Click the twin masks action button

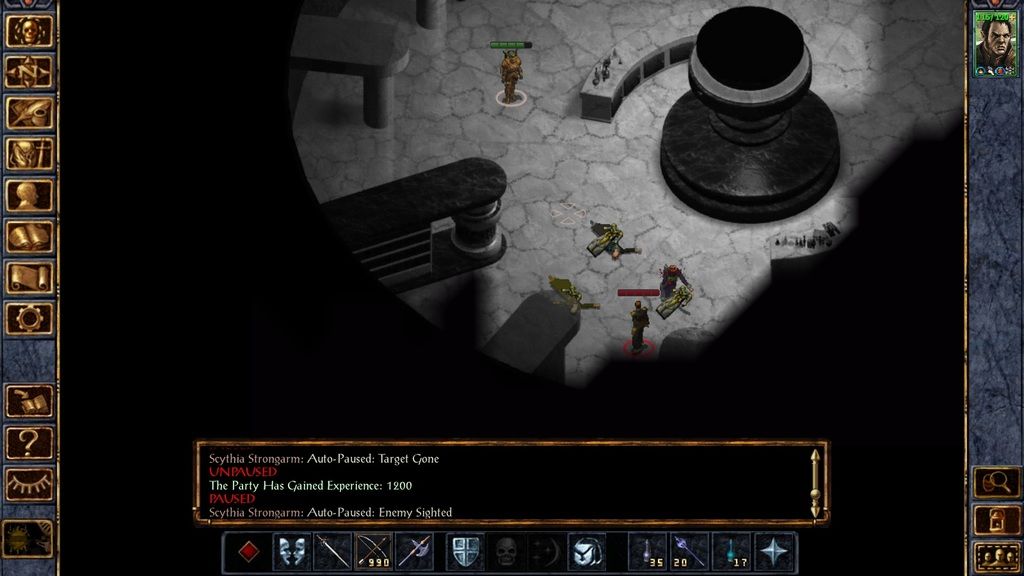click(x=291, y=552)
